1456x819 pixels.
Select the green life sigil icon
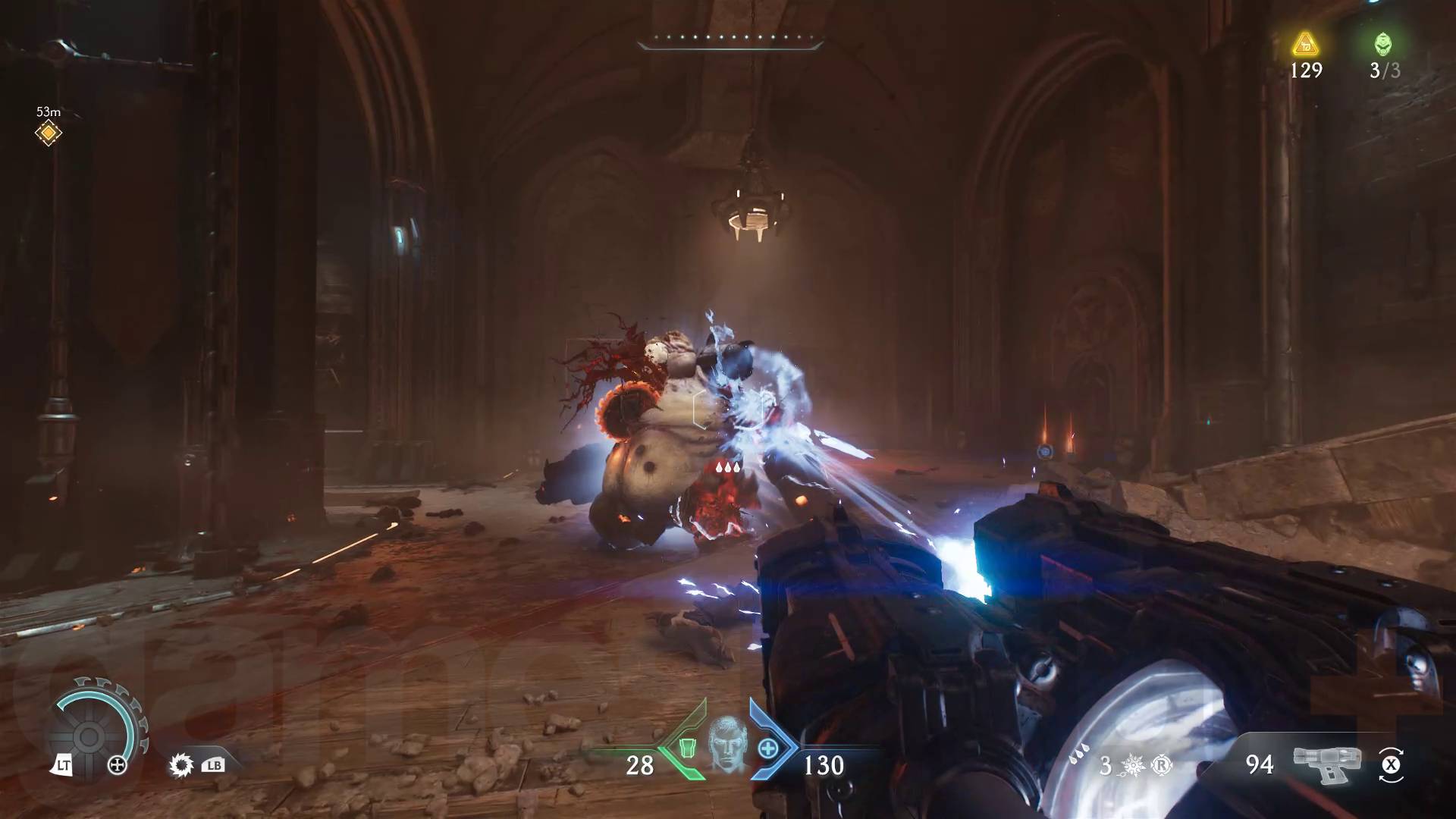click(1383, 44)
